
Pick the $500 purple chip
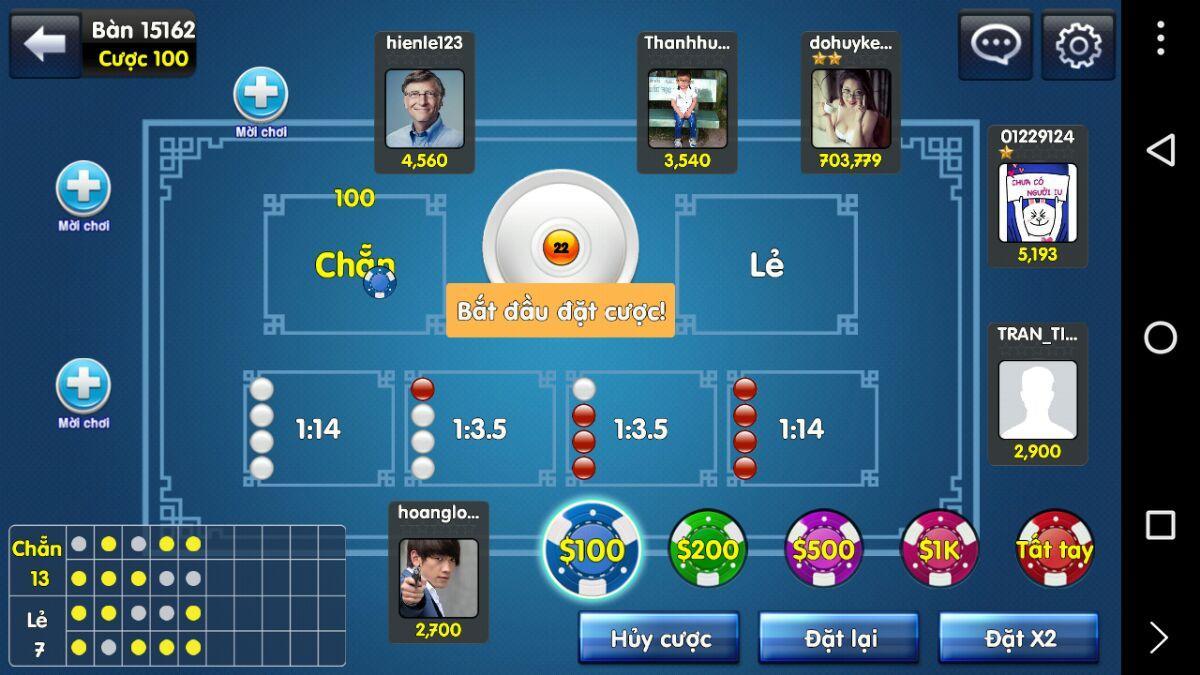point(824,549)
